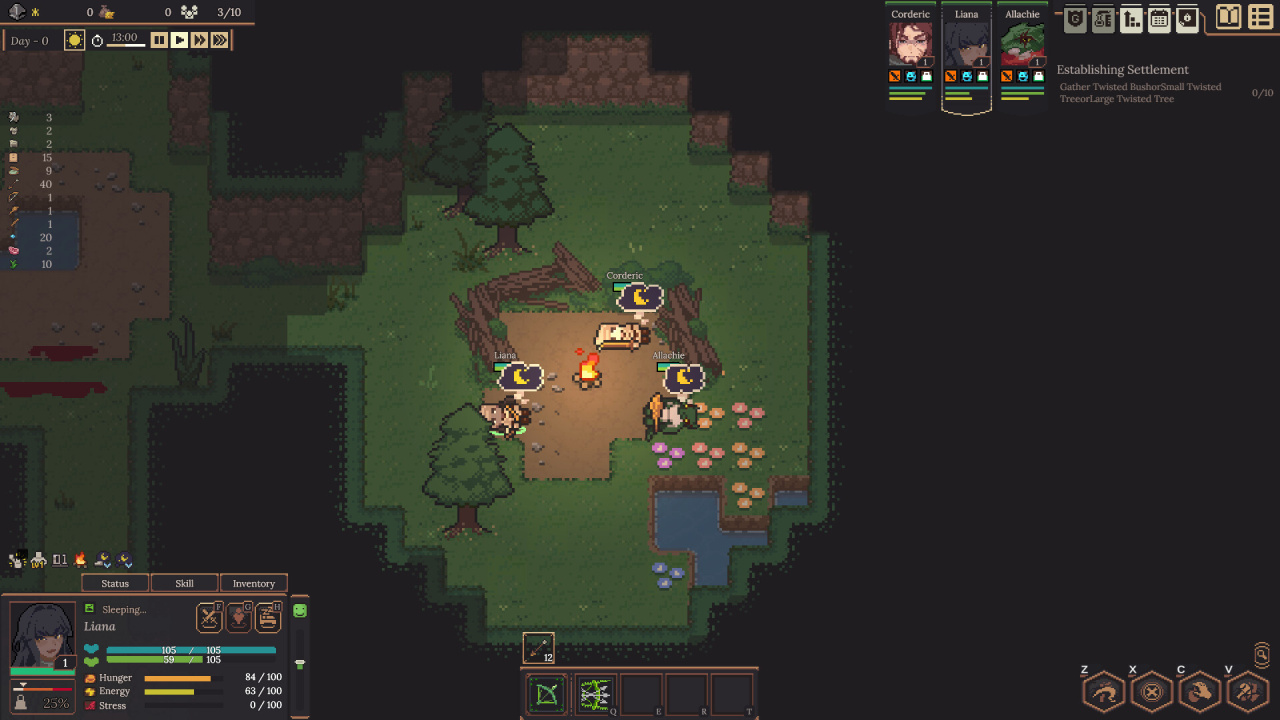This screenshot has height=720, width=1280.
Task: Set game speed to fastest
Action: tap(220, 40)
